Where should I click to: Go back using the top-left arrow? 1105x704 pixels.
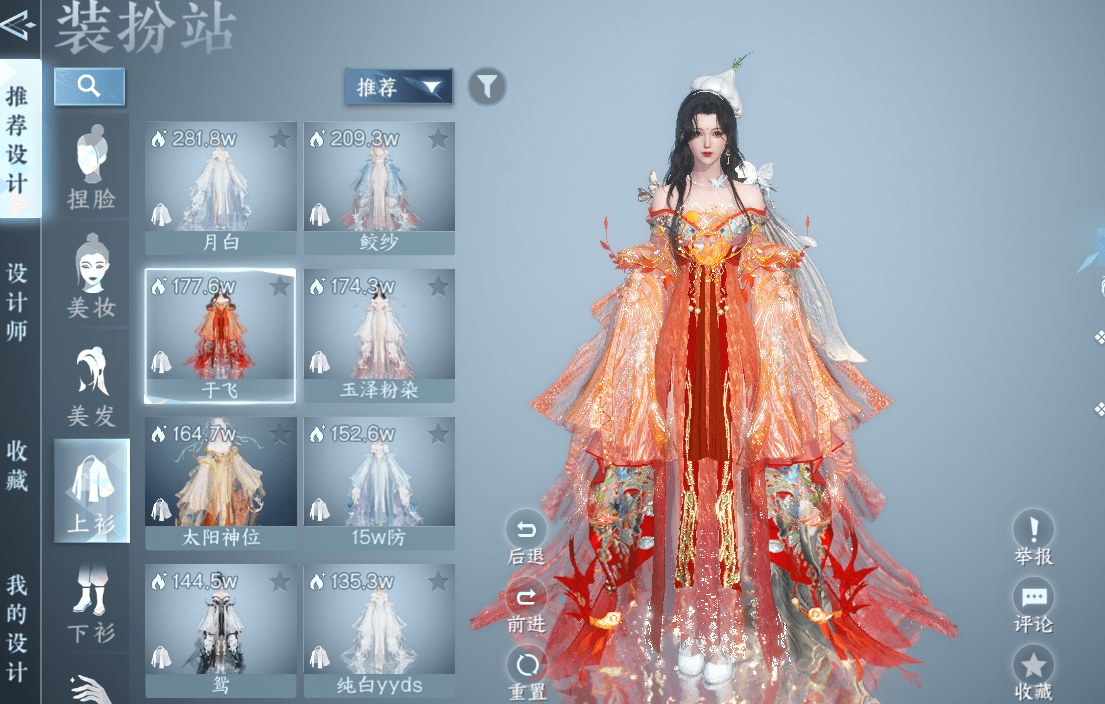(x=18, y=23)
